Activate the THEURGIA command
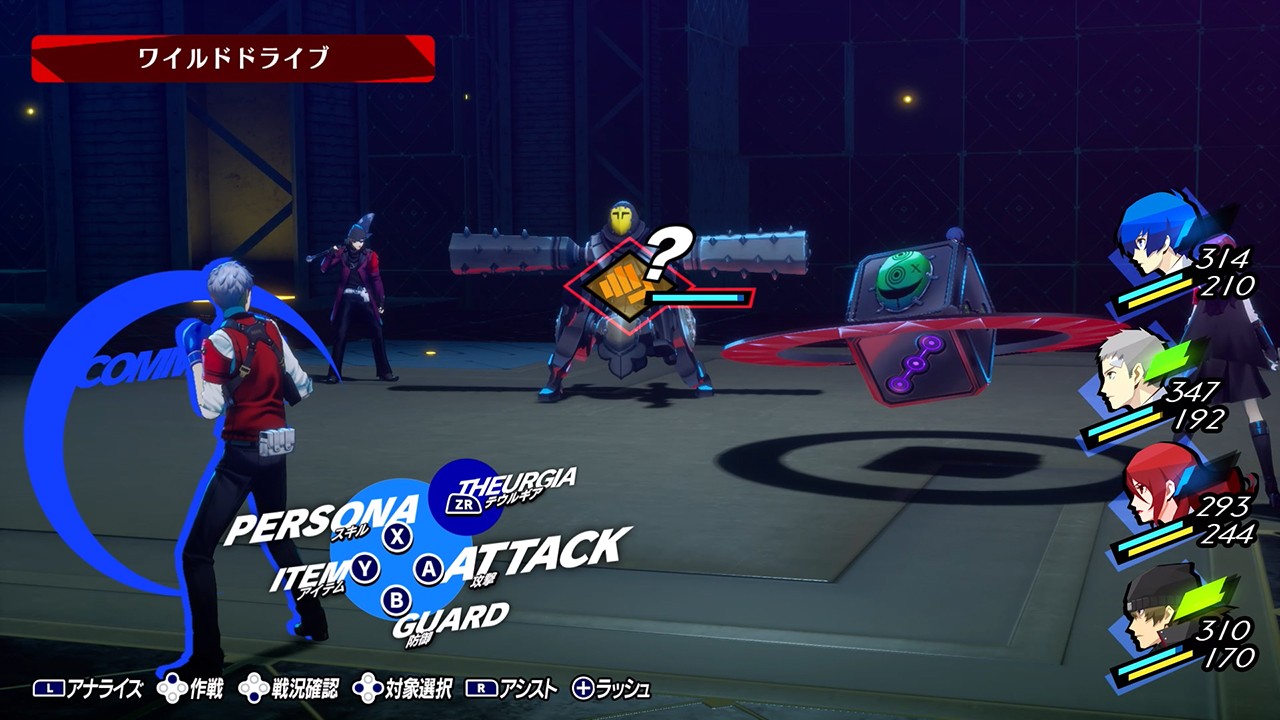This screenshot has height=720, width=1280. tap(515, 487)
